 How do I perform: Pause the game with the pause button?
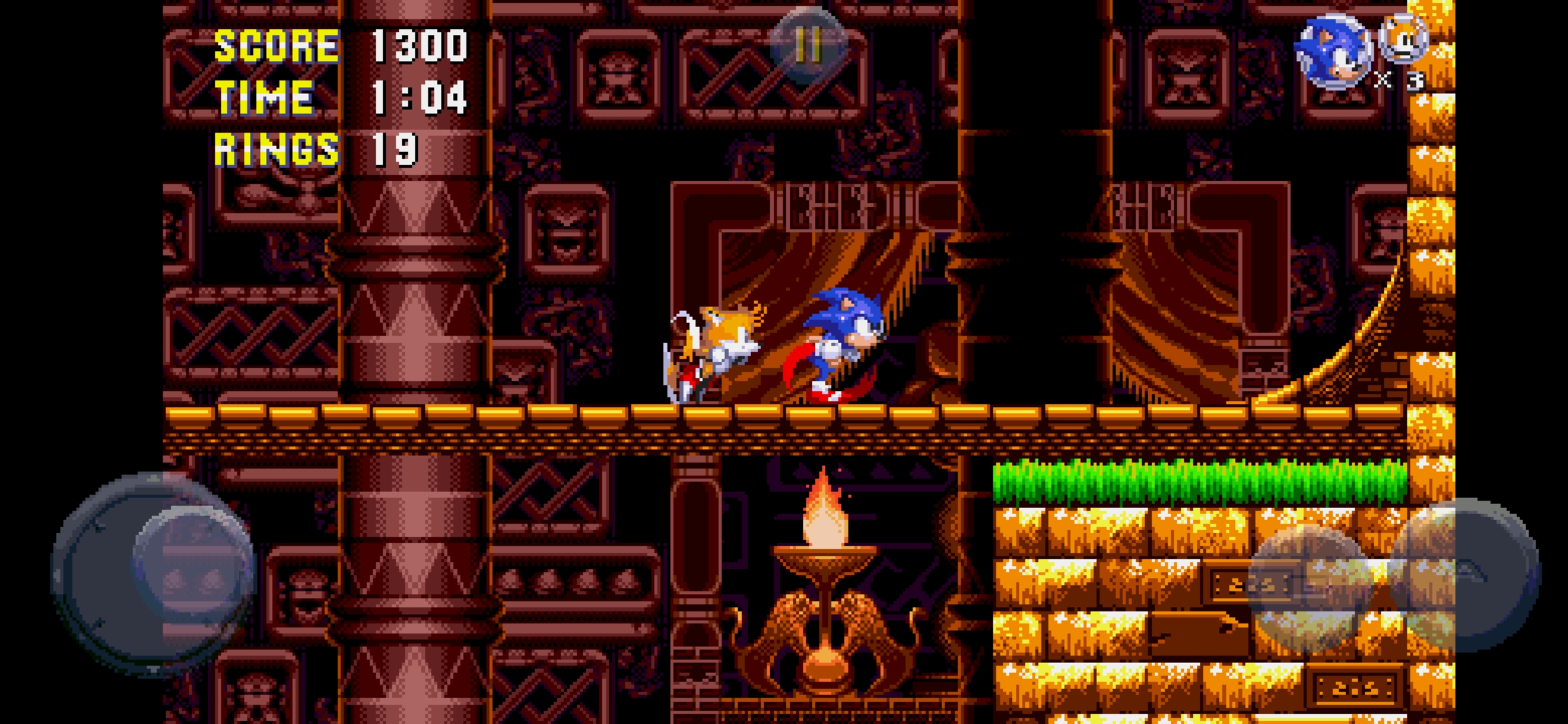tap(808, 45)
